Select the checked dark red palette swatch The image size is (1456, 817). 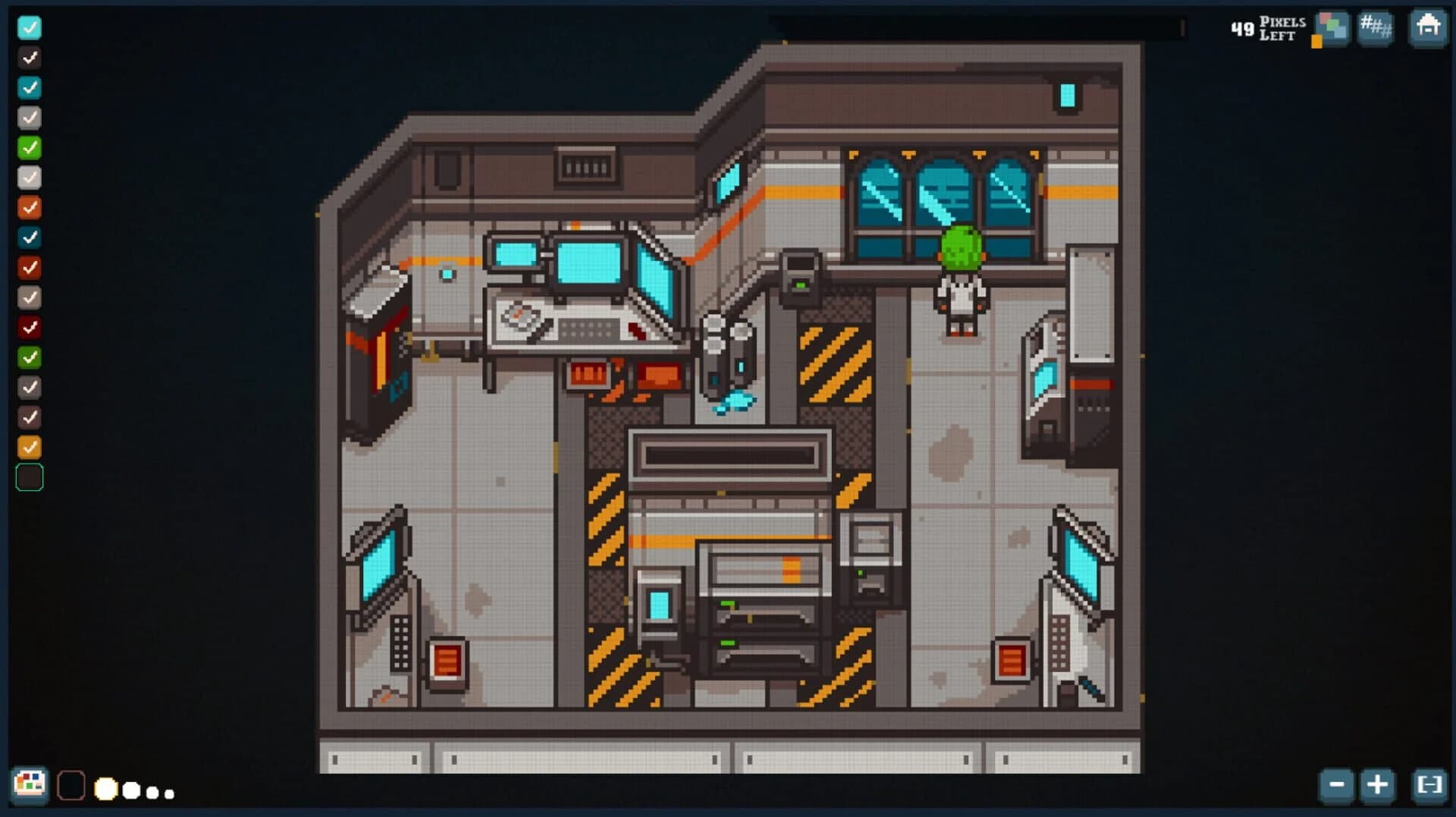(x=30, y=327)
